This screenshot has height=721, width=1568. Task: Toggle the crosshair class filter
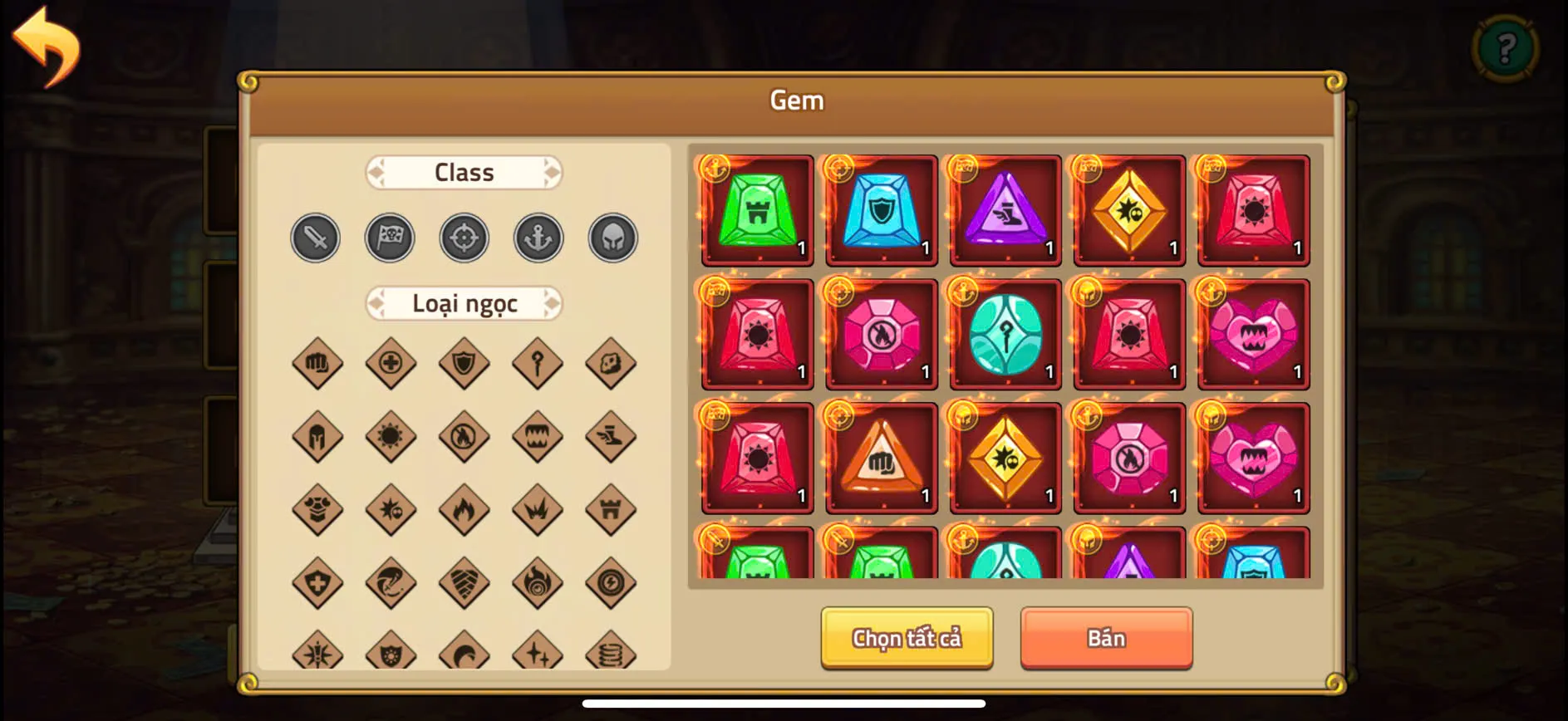pyautogui.click(x=464, y=238)
